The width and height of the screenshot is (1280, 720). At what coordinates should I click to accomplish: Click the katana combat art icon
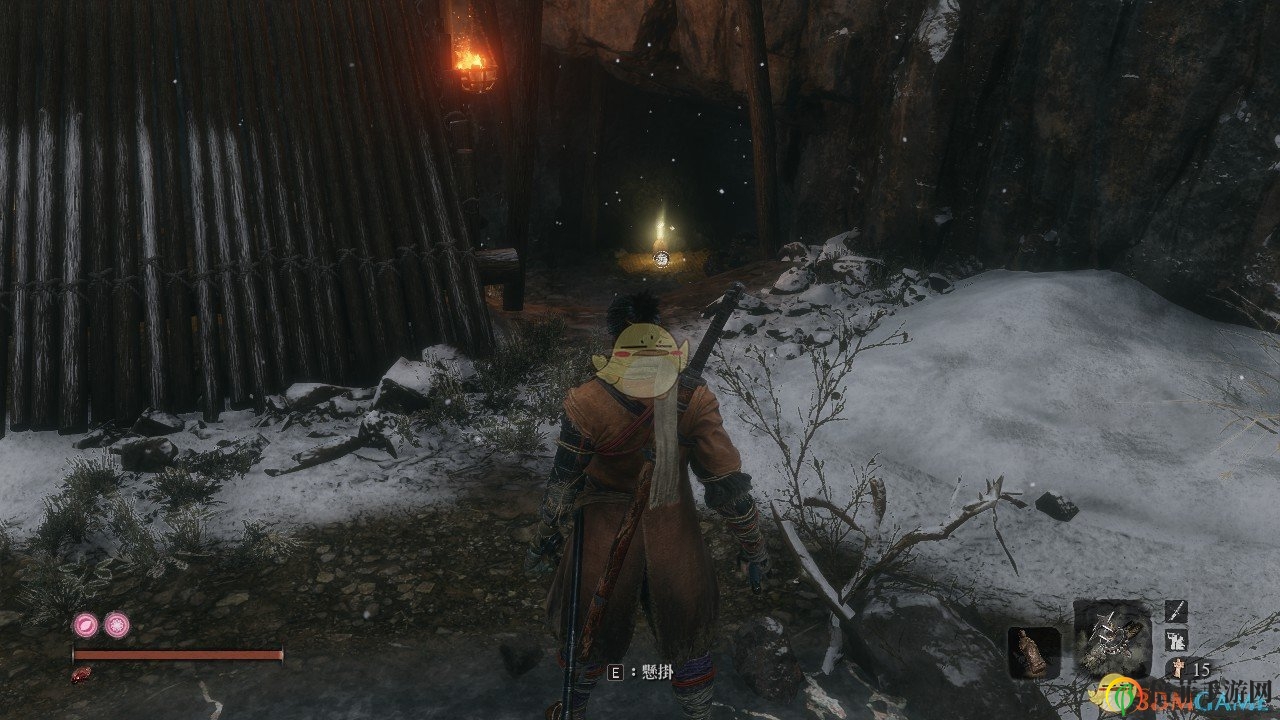1176,610
